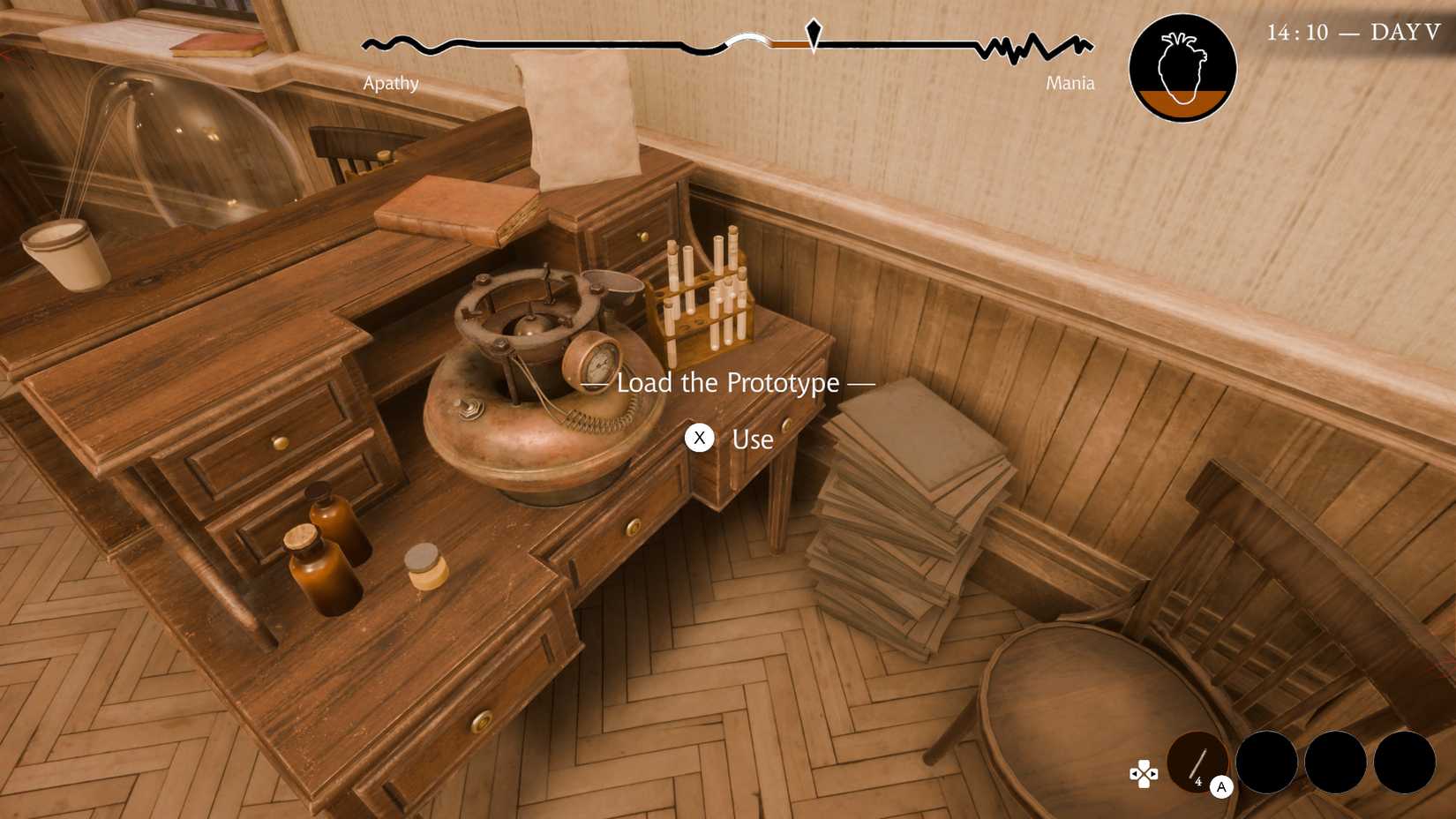Open the first empty inventory slot

1266,762
